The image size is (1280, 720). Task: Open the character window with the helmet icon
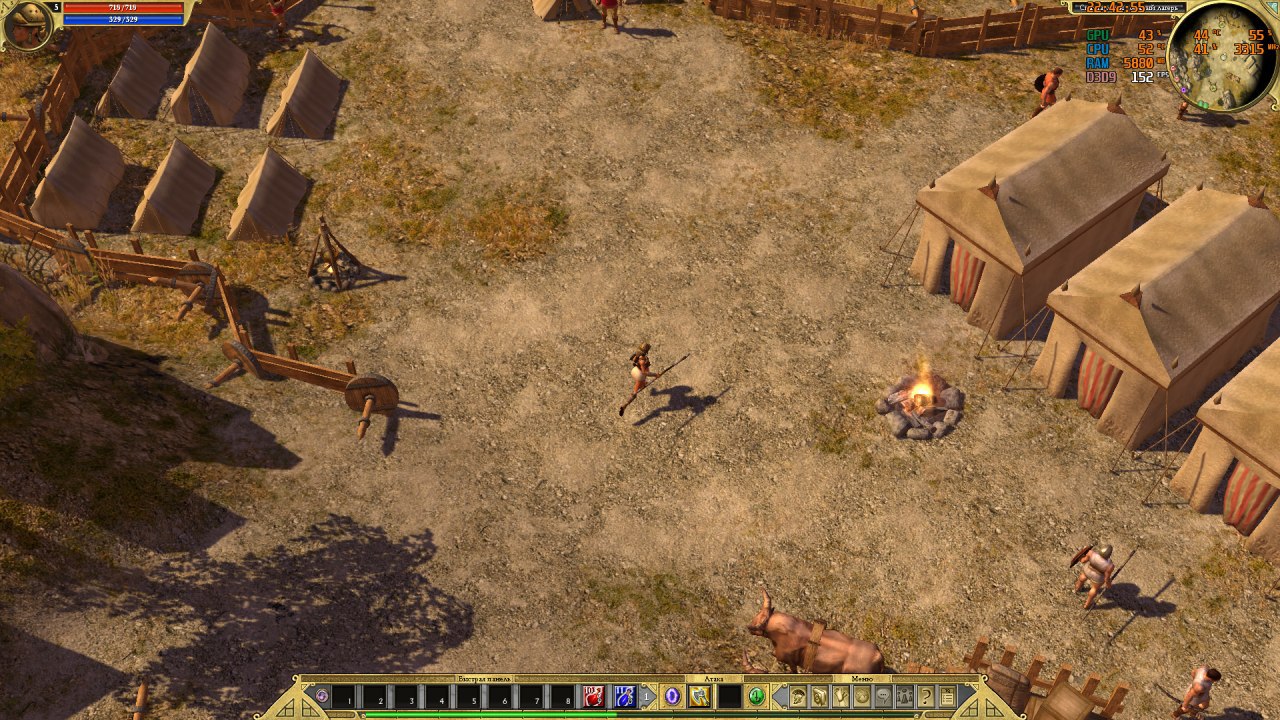click(x=798, y=696)
